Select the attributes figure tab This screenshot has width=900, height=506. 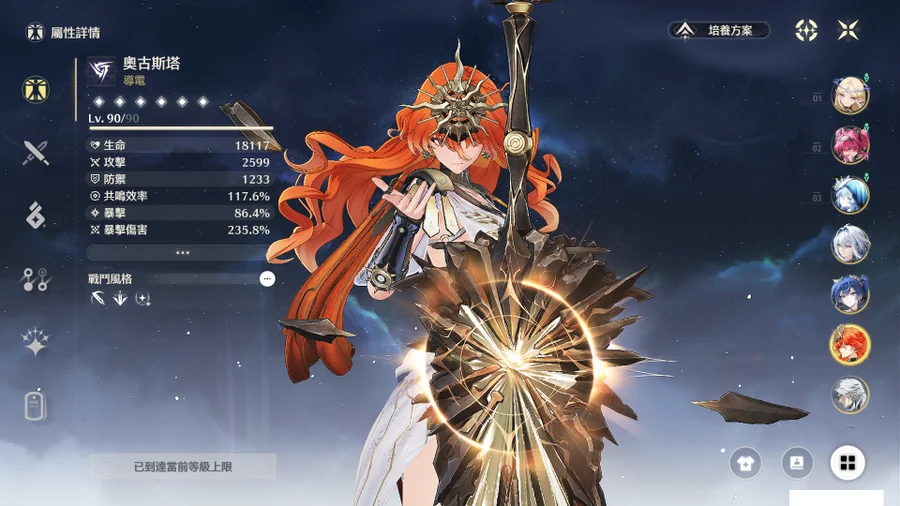click(36, 89)
